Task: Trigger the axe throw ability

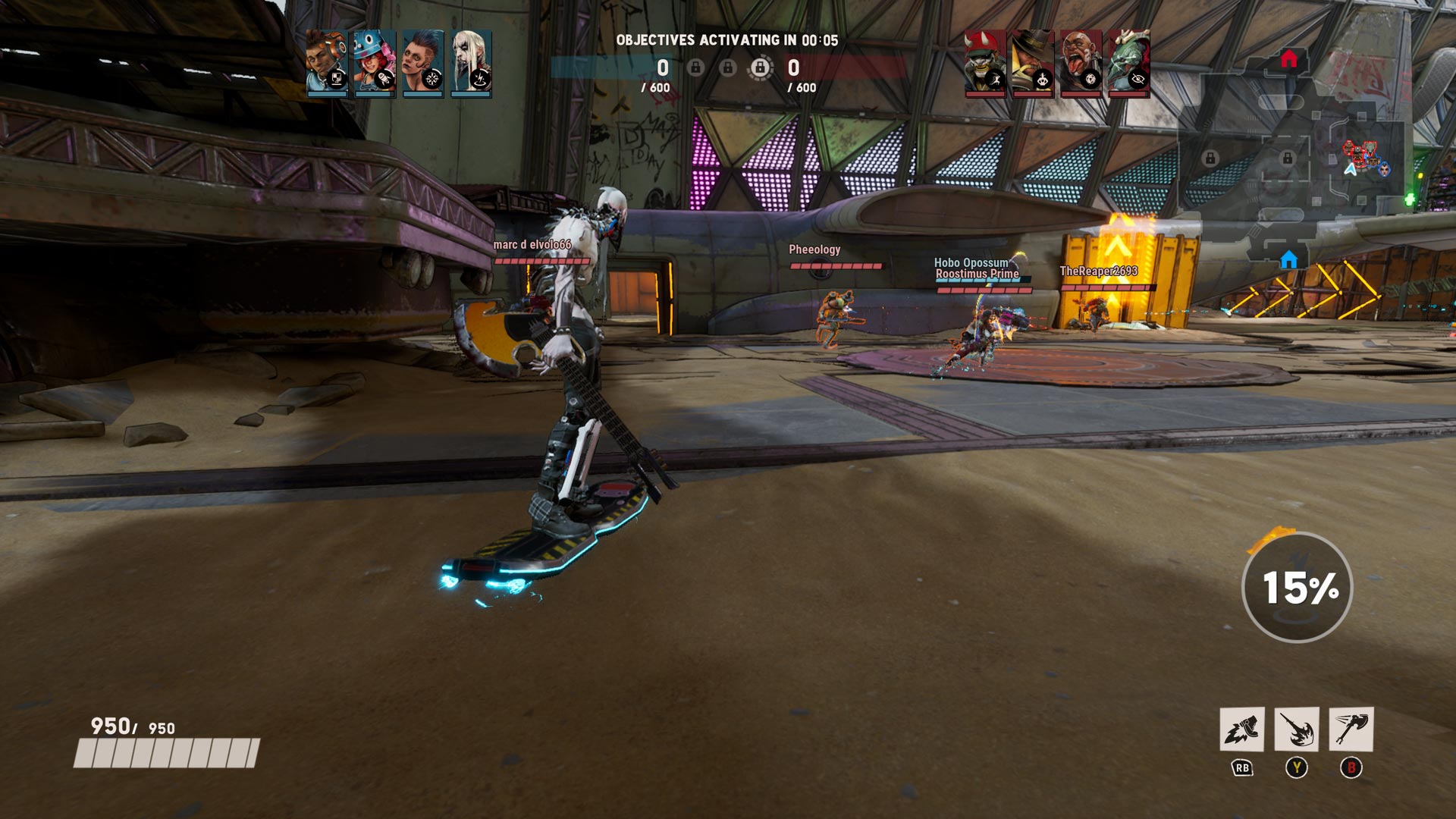Action: pyautogui.click(x=1351, y=730)
